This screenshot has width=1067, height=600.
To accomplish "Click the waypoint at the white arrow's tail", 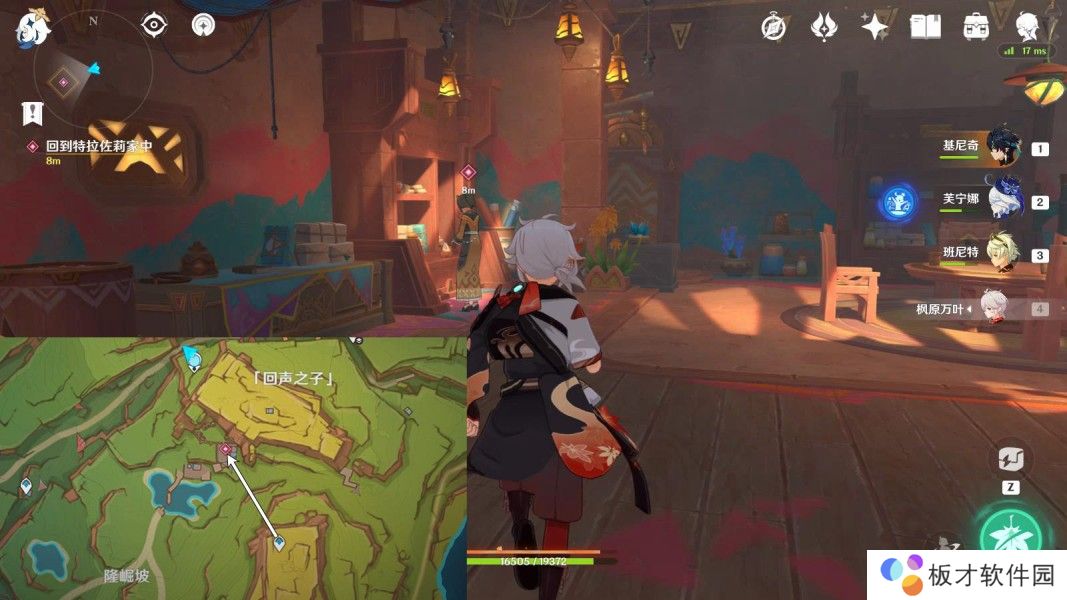I will pyautogui.click(x=279, y=543).
